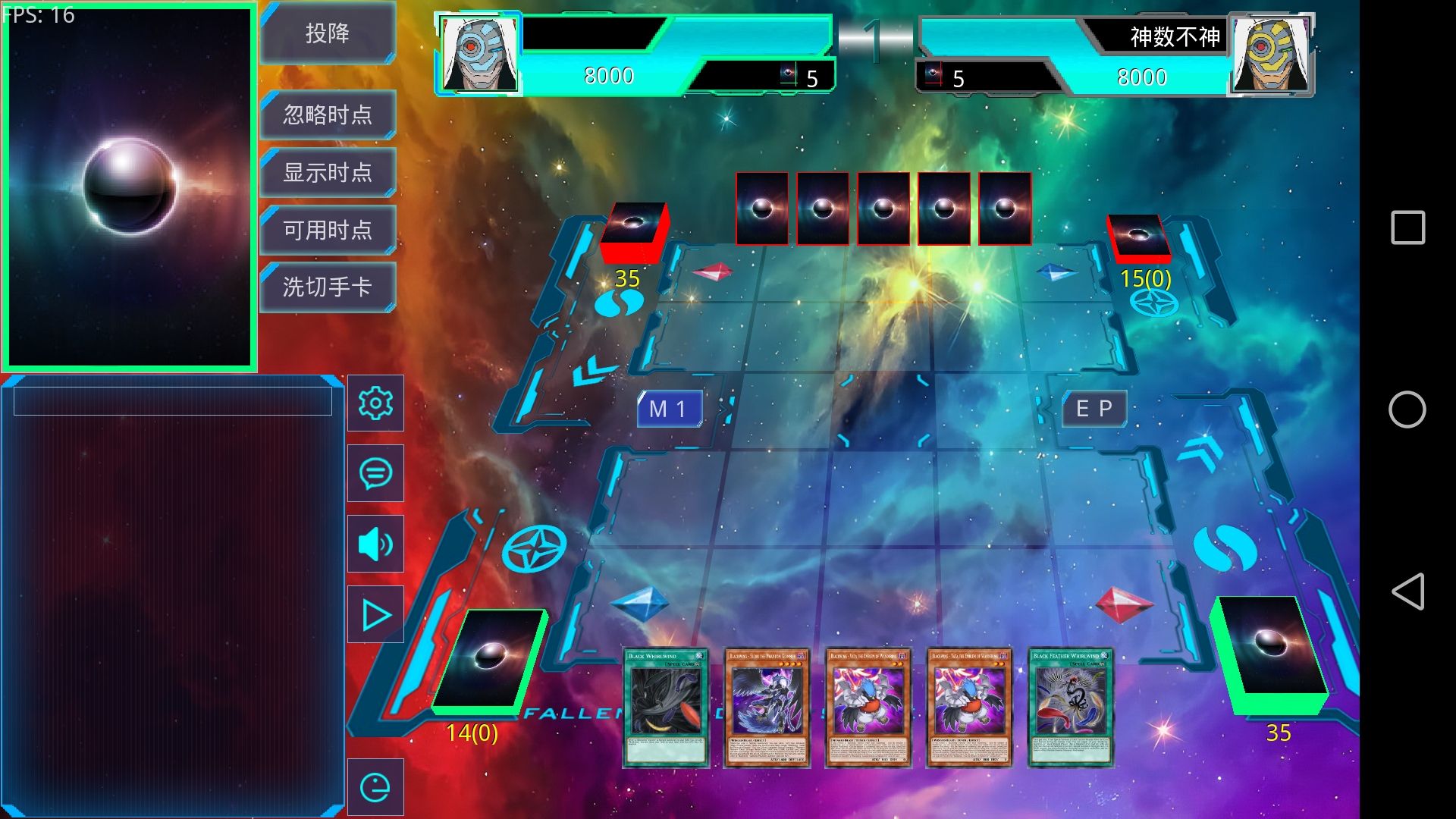Open your extra deck showing 14(0)
The height and width of the screenshot is (819, 1456).
(x=489, y=660)
